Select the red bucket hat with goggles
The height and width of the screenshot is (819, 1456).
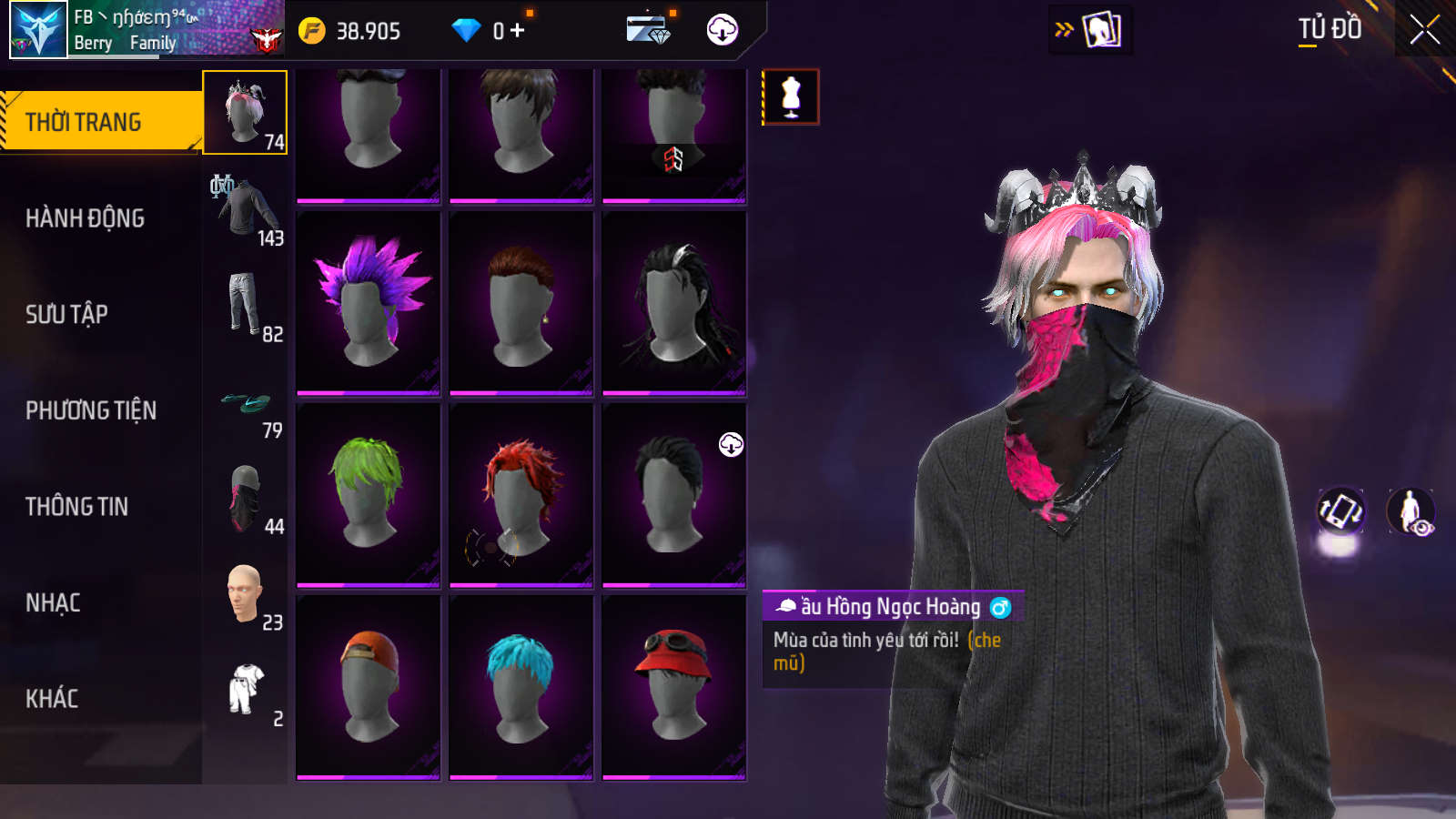pos(673,687)
